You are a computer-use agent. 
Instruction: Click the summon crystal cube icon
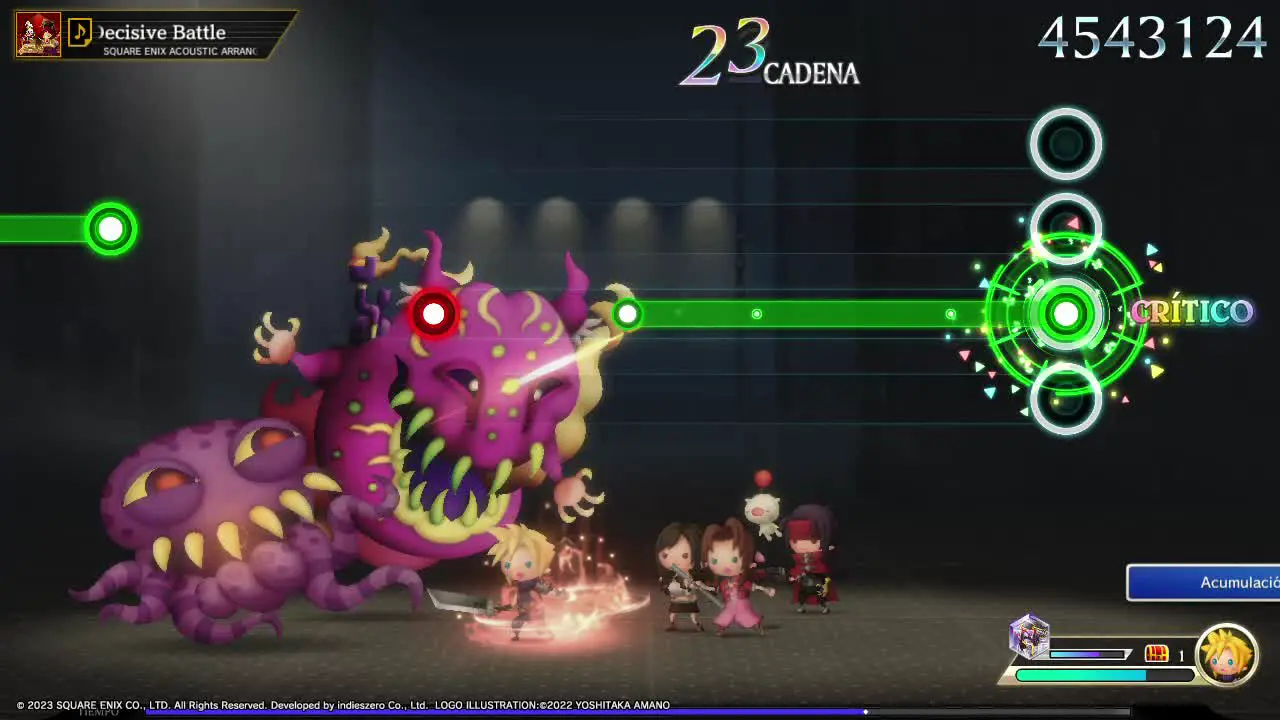coord(1029,637)
